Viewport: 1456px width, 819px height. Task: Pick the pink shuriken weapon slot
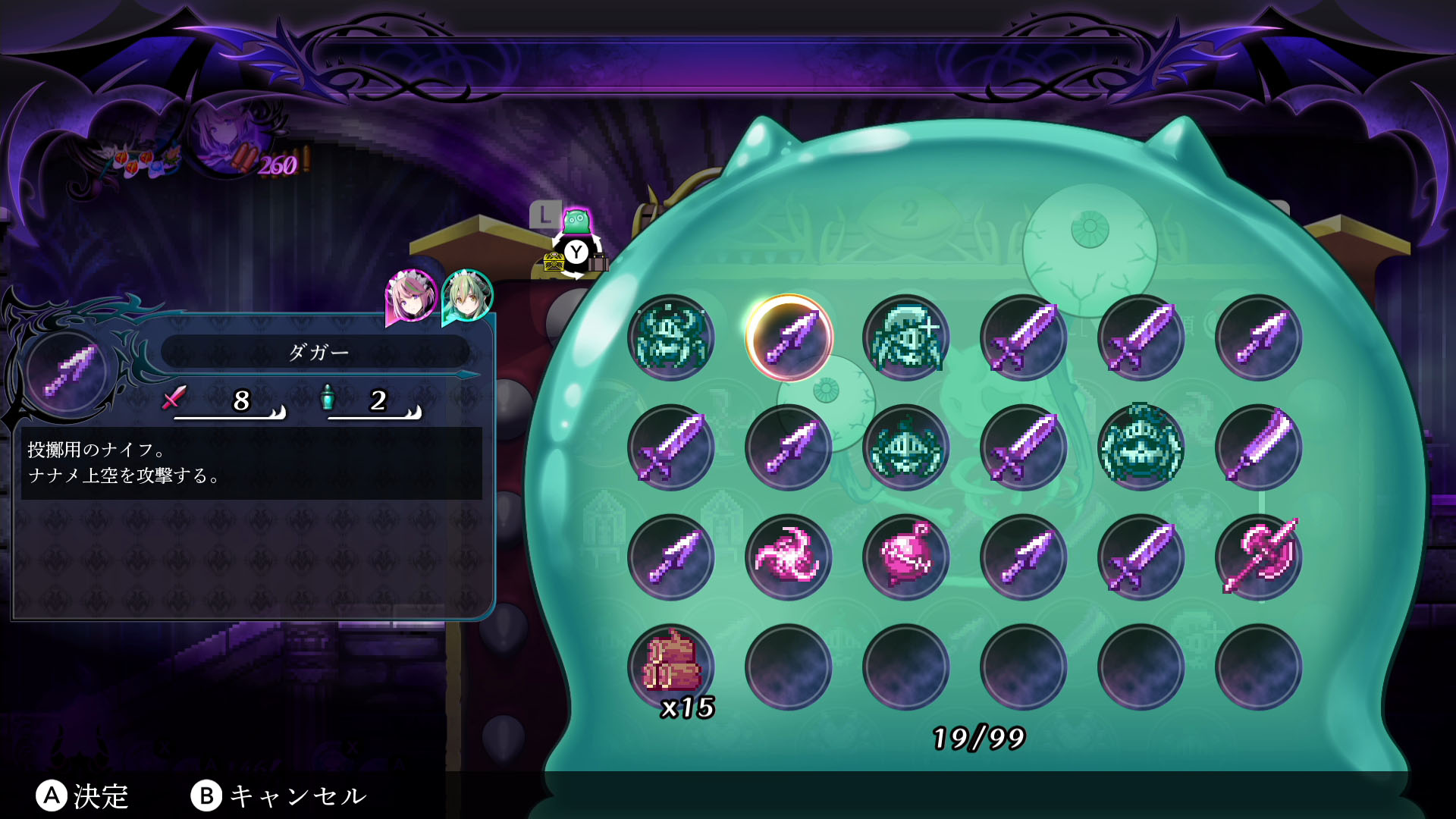point(789,557)
